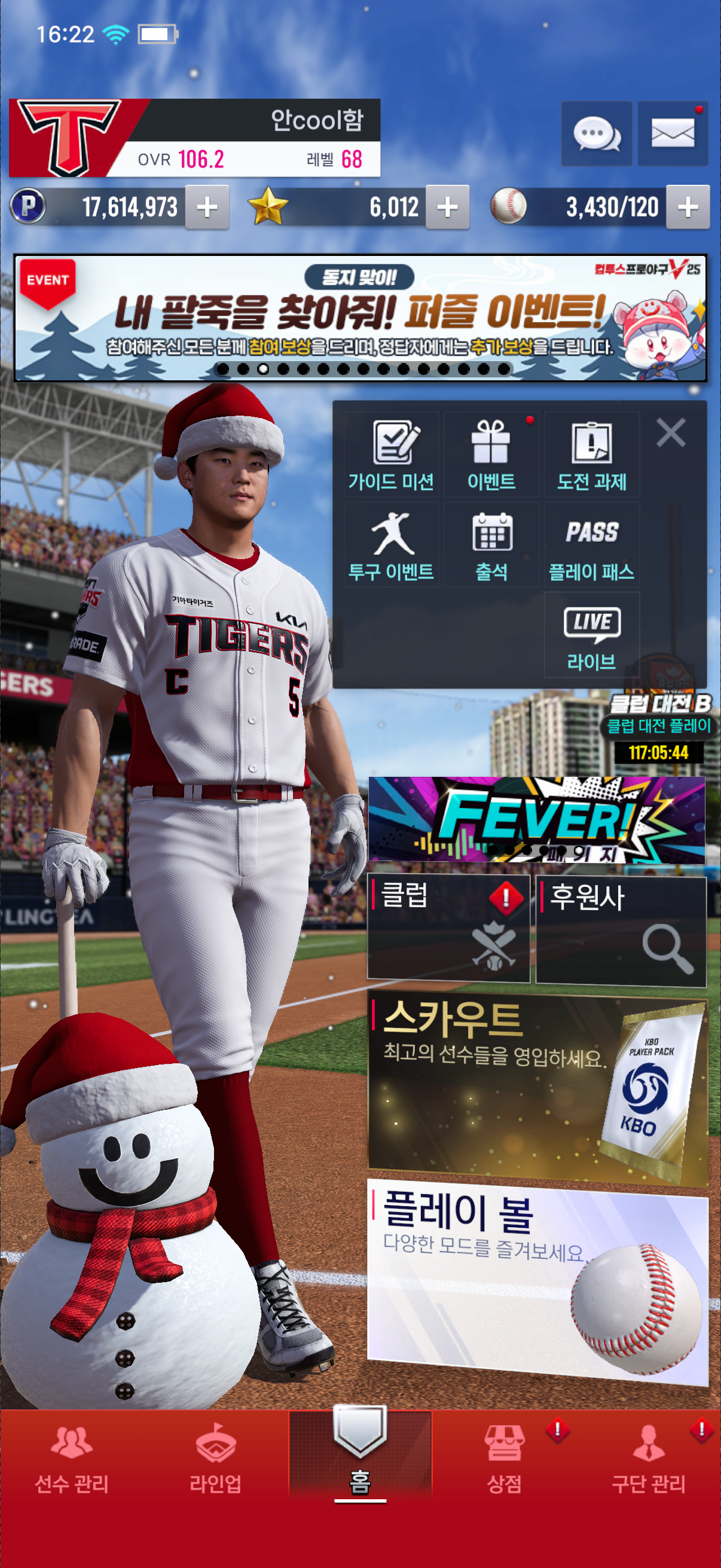Open the chat speech bubble icon
This screenshot has width=721, height=1568.
595,133
